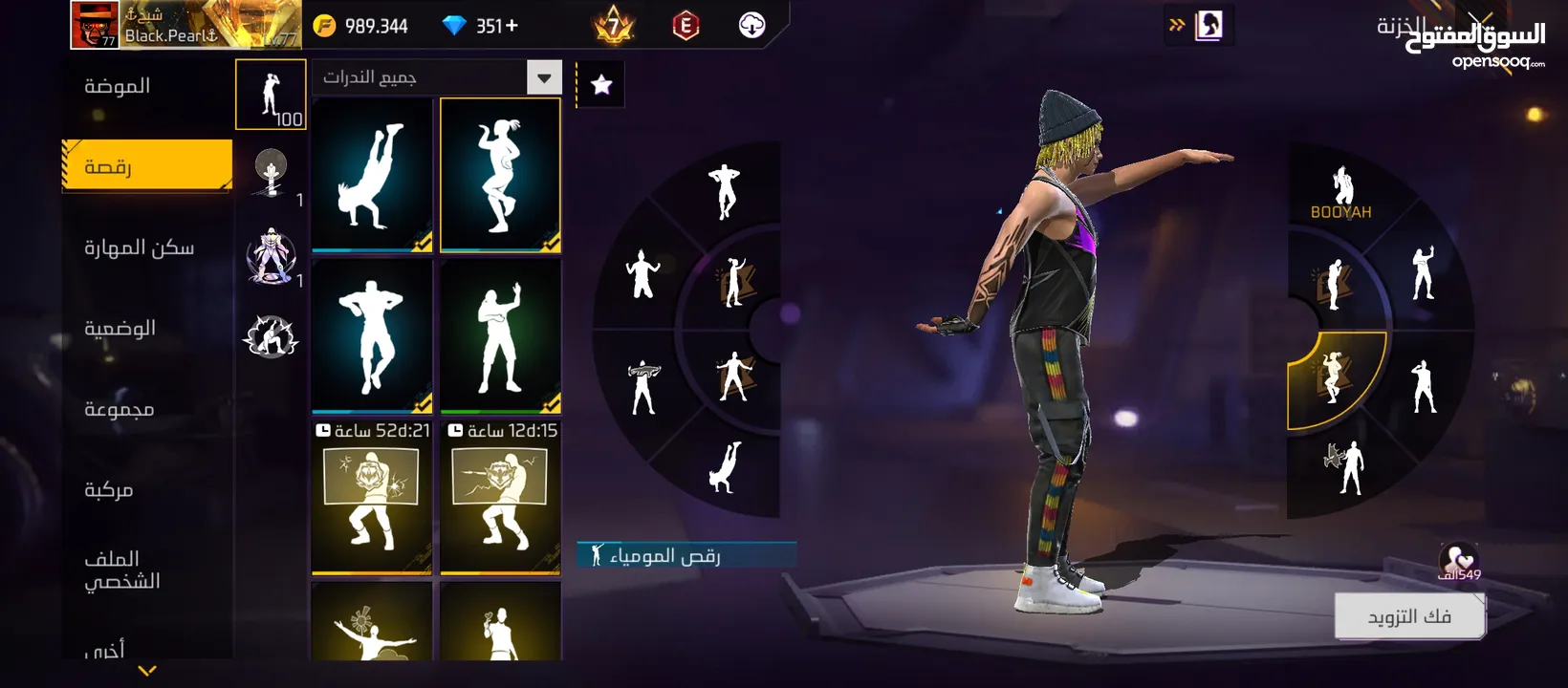Select the handstand breakdance emote tile
The width and height of the screenshot is (1568, 688).
[x=372, y=175]
